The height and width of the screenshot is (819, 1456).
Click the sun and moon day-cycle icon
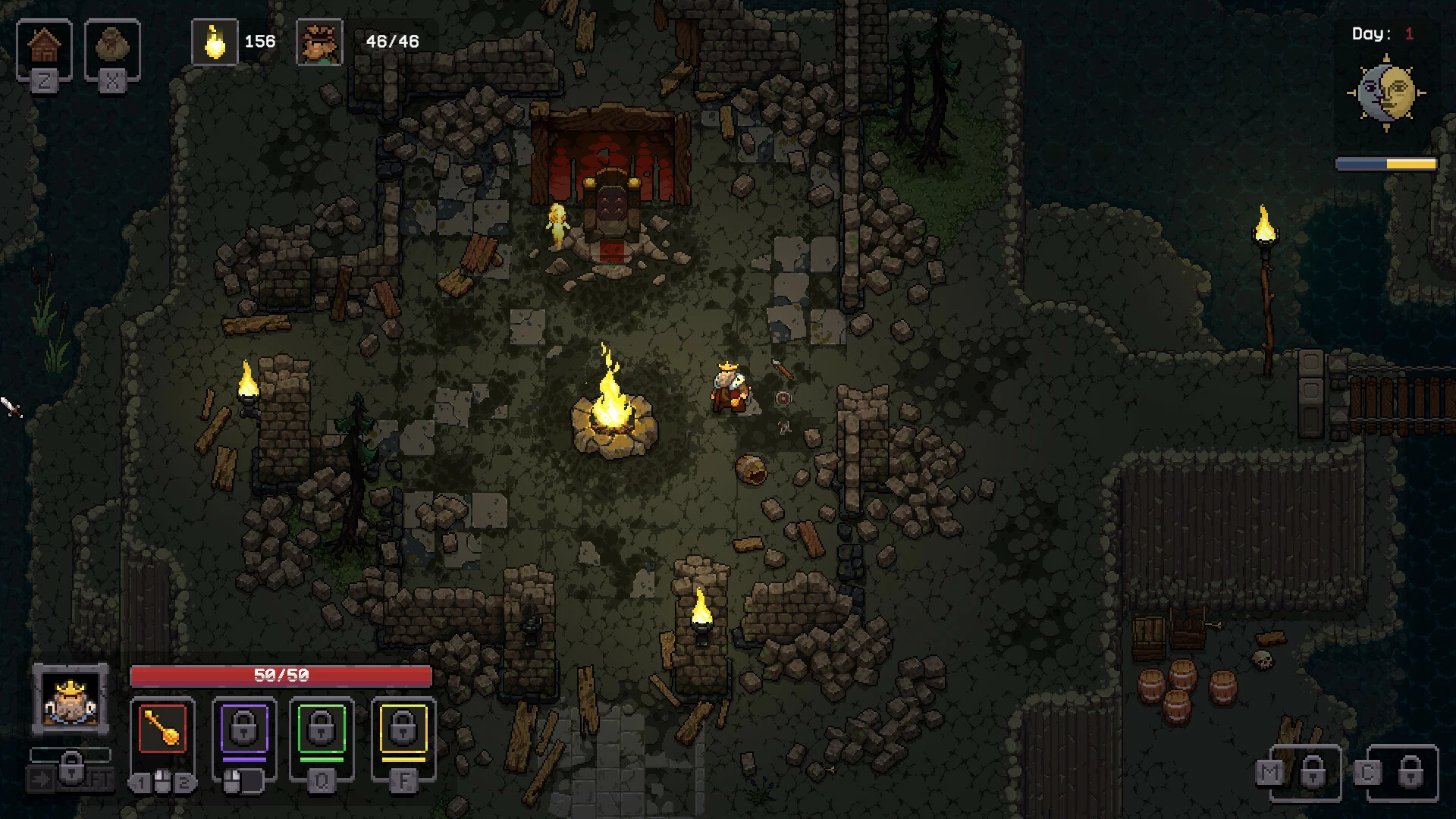pos(1386,93)
